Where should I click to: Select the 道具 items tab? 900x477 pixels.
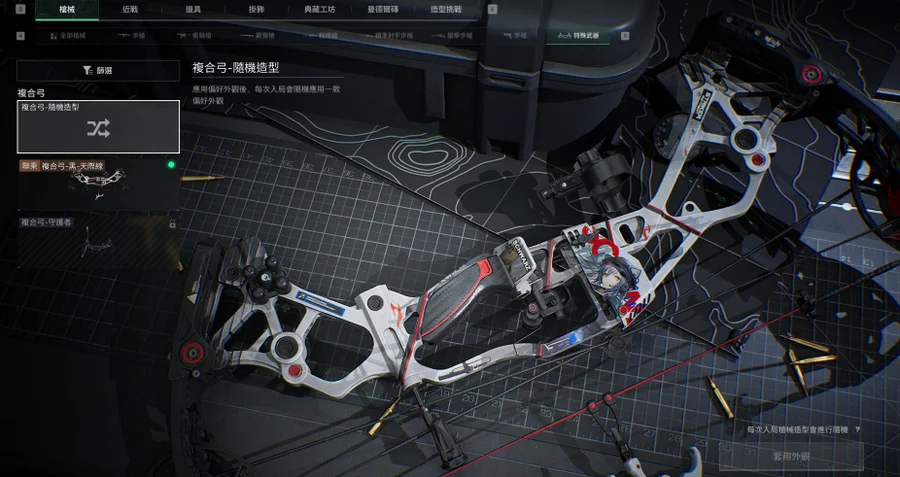click(194, 9)
